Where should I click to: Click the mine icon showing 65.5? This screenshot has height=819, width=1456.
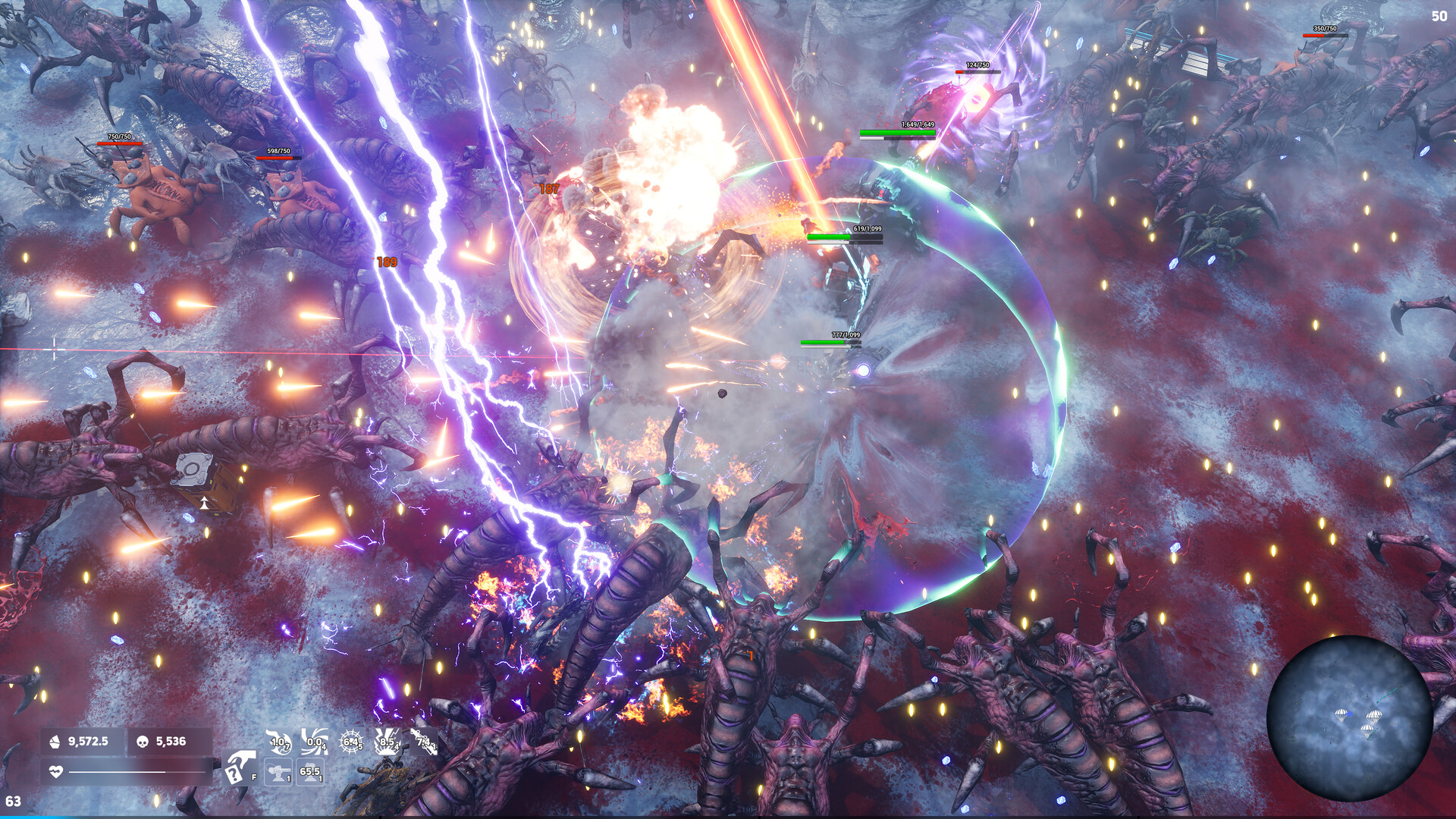click(x=310, y=771)
